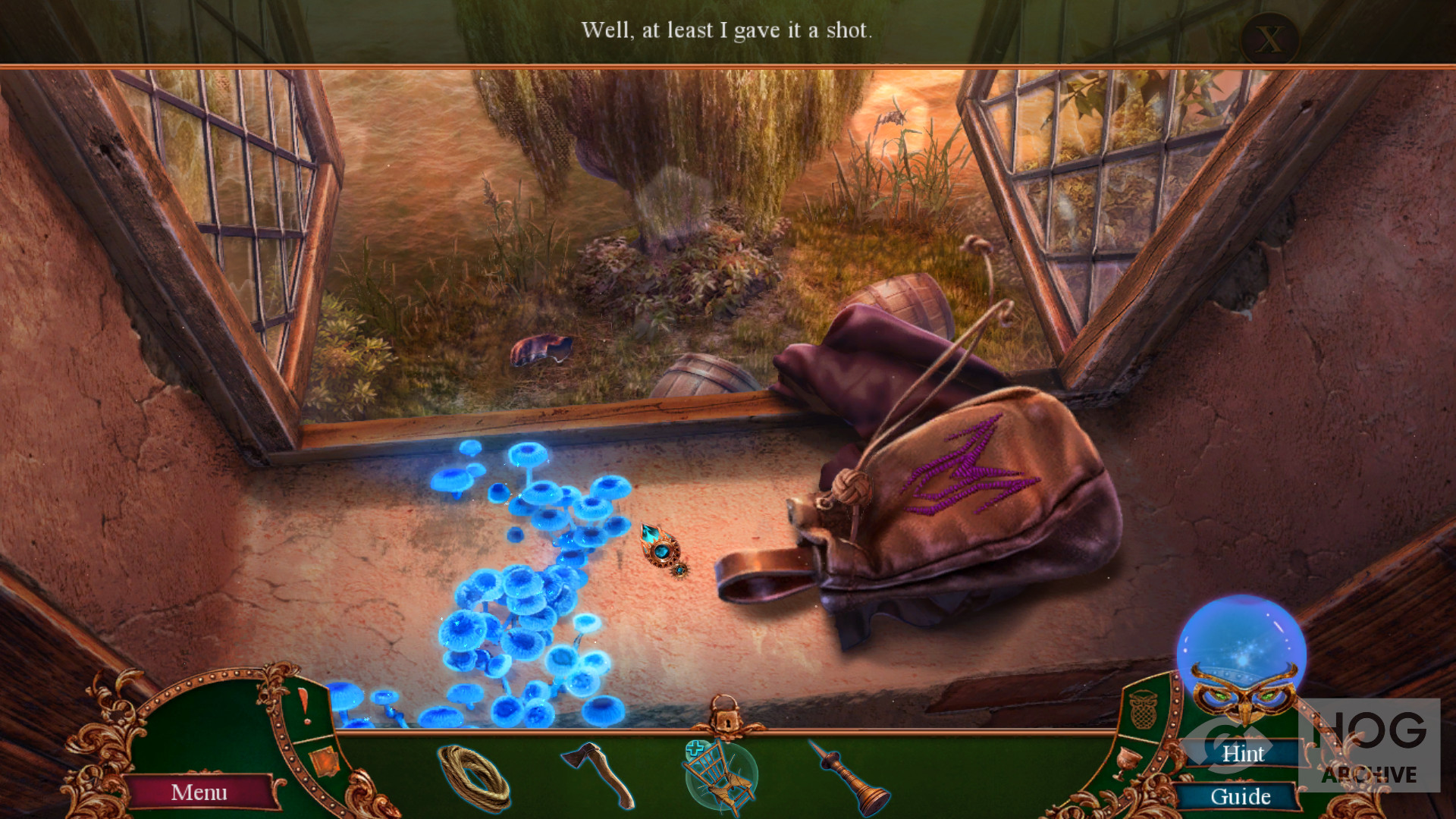Image resolution: width=1456 pixels, height=819 pixels.
Task: Open the exclamation mark task list
Action: (303, 704)
